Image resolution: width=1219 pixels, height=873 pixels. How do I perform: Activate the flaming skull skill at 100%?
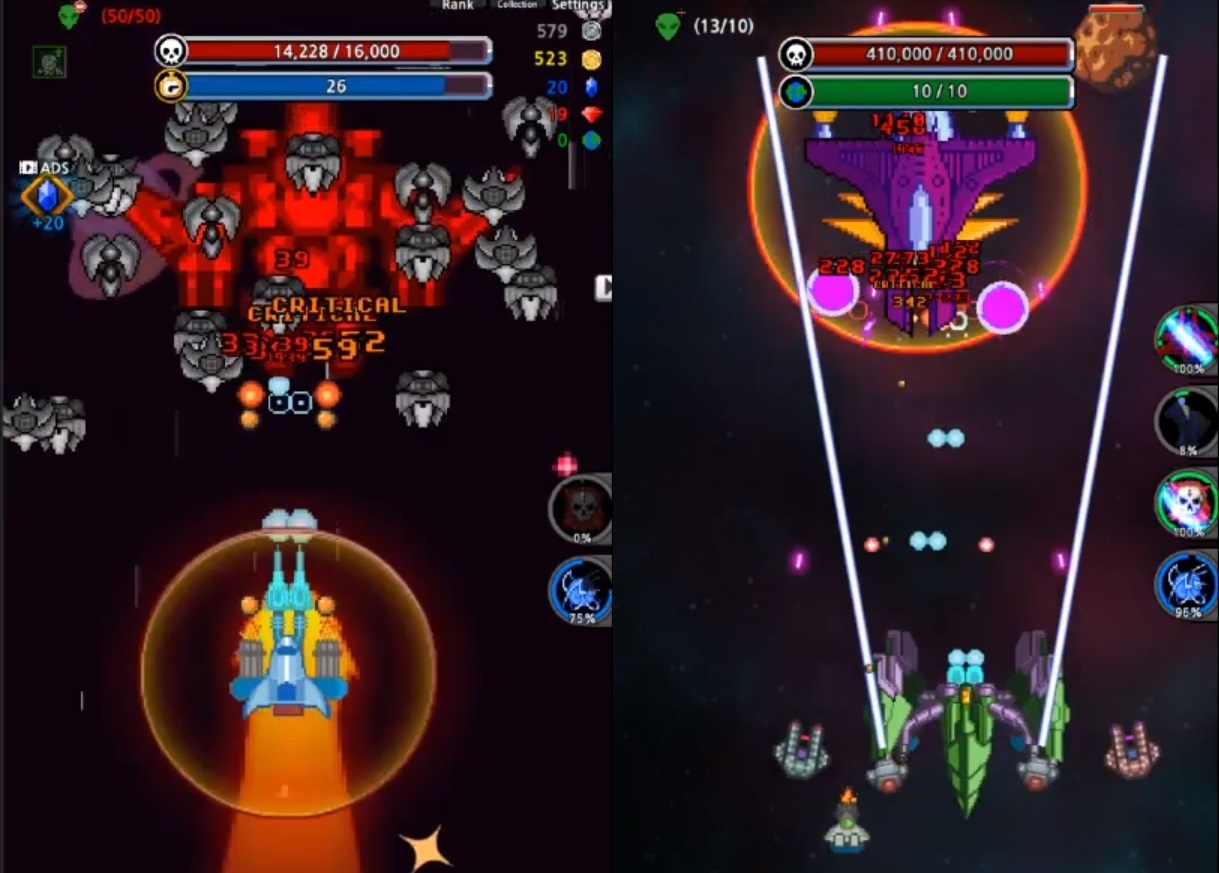(x=1187, y=504)
